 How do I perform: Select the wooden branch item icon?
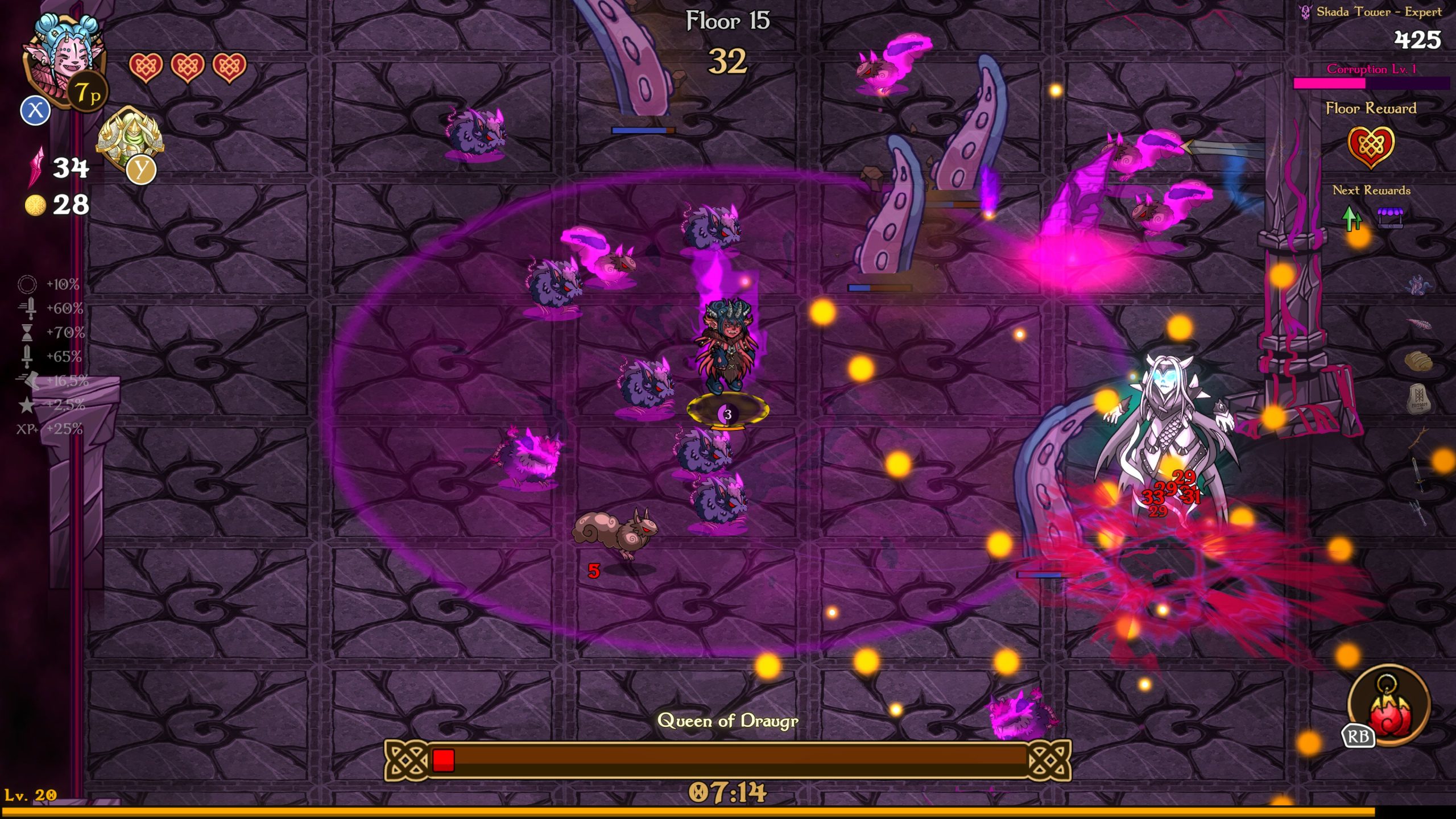coord(1418,438)
